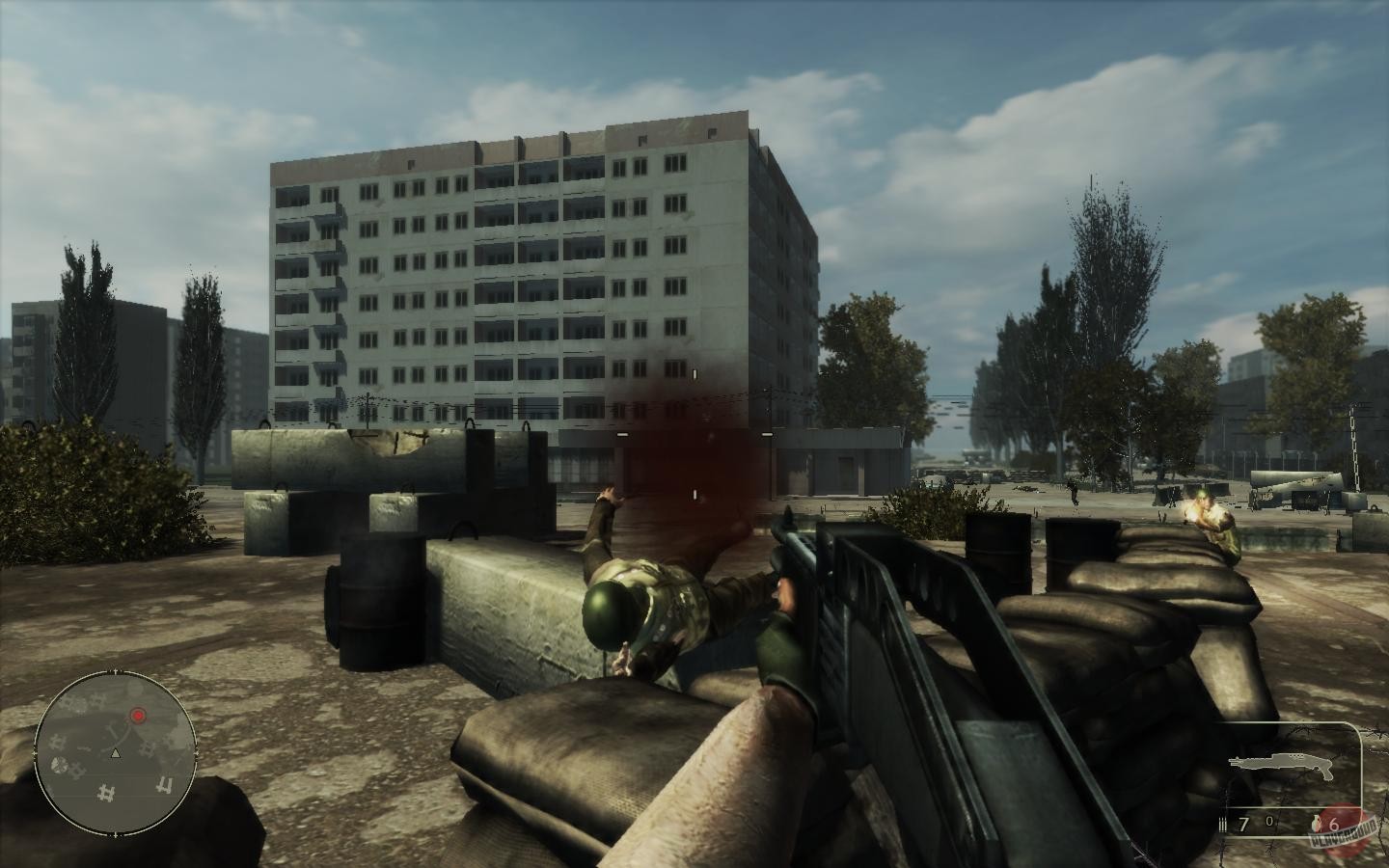Click the shell ammo bars left of the 7

1222,822
